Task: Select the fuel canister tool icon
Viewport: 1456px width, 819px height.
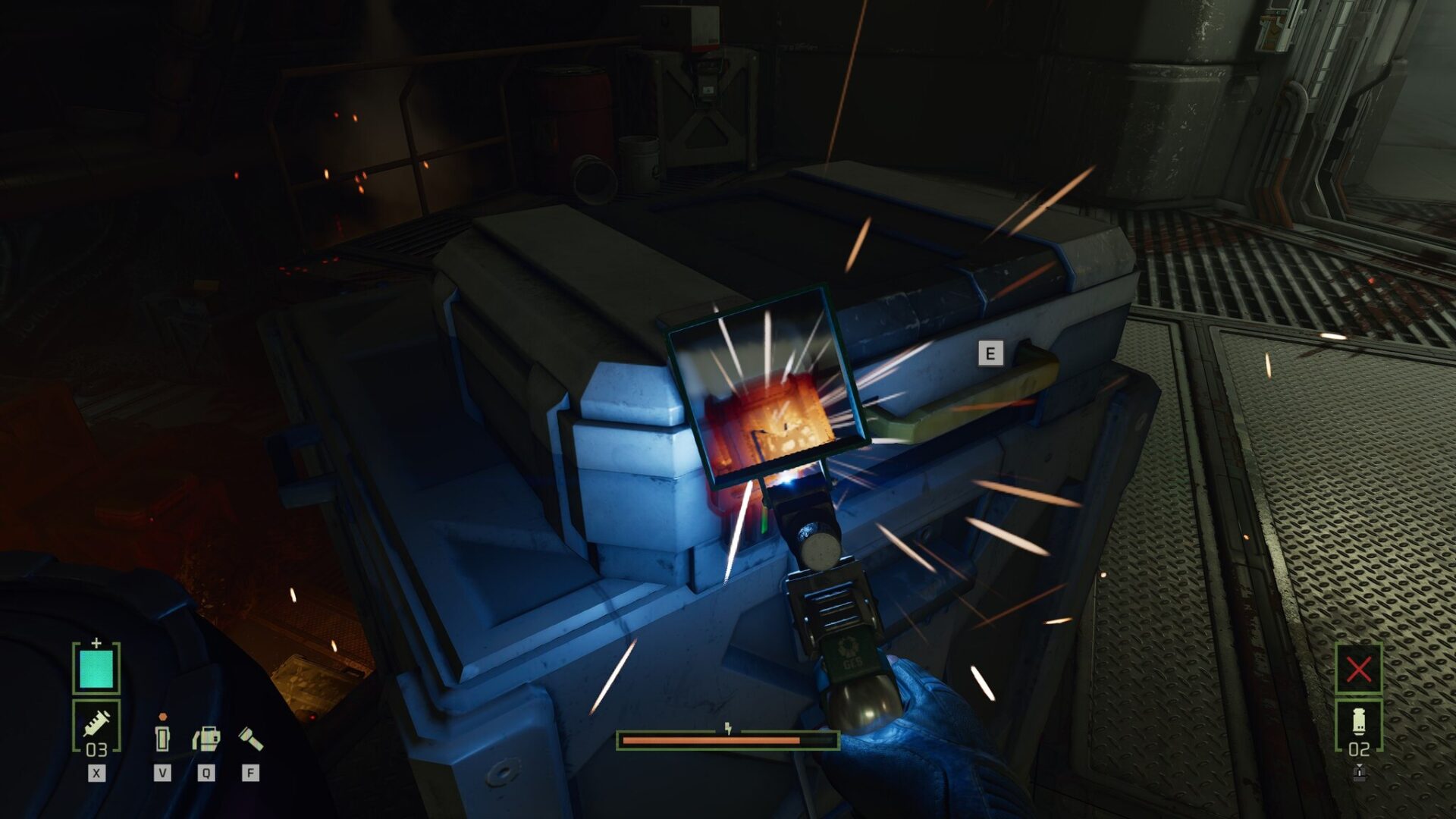Action: [x=206, y=739]
